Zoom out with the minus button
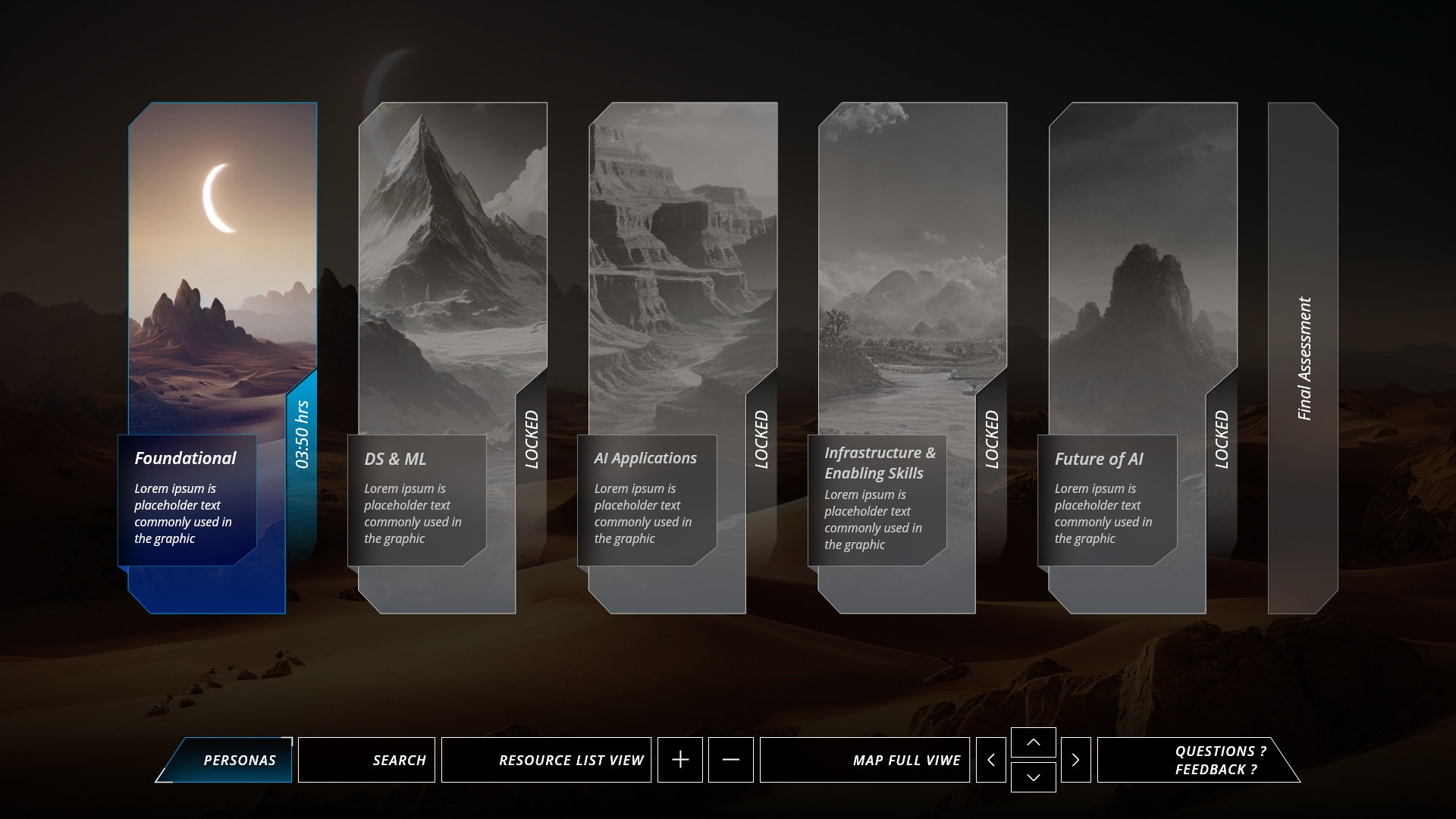 pos(731,760)
